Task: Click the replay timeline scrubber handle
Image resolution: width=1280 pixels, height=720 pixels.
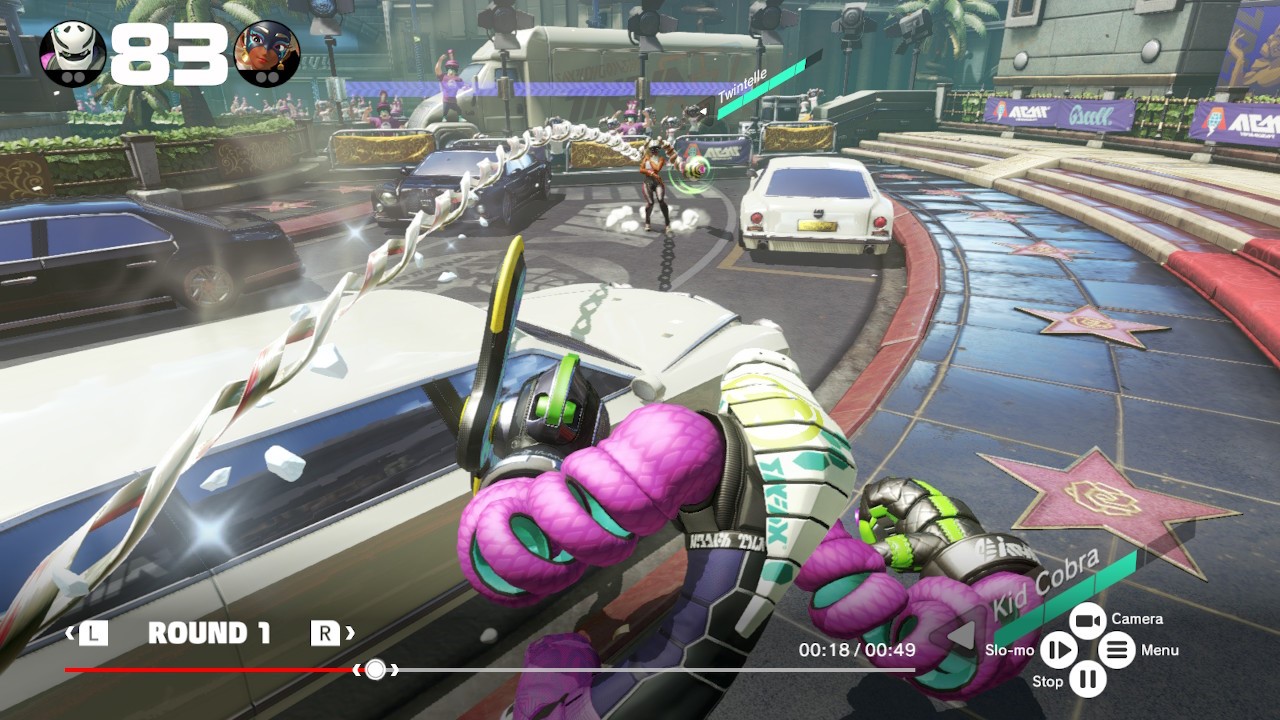Action: [x=375, y=669]
